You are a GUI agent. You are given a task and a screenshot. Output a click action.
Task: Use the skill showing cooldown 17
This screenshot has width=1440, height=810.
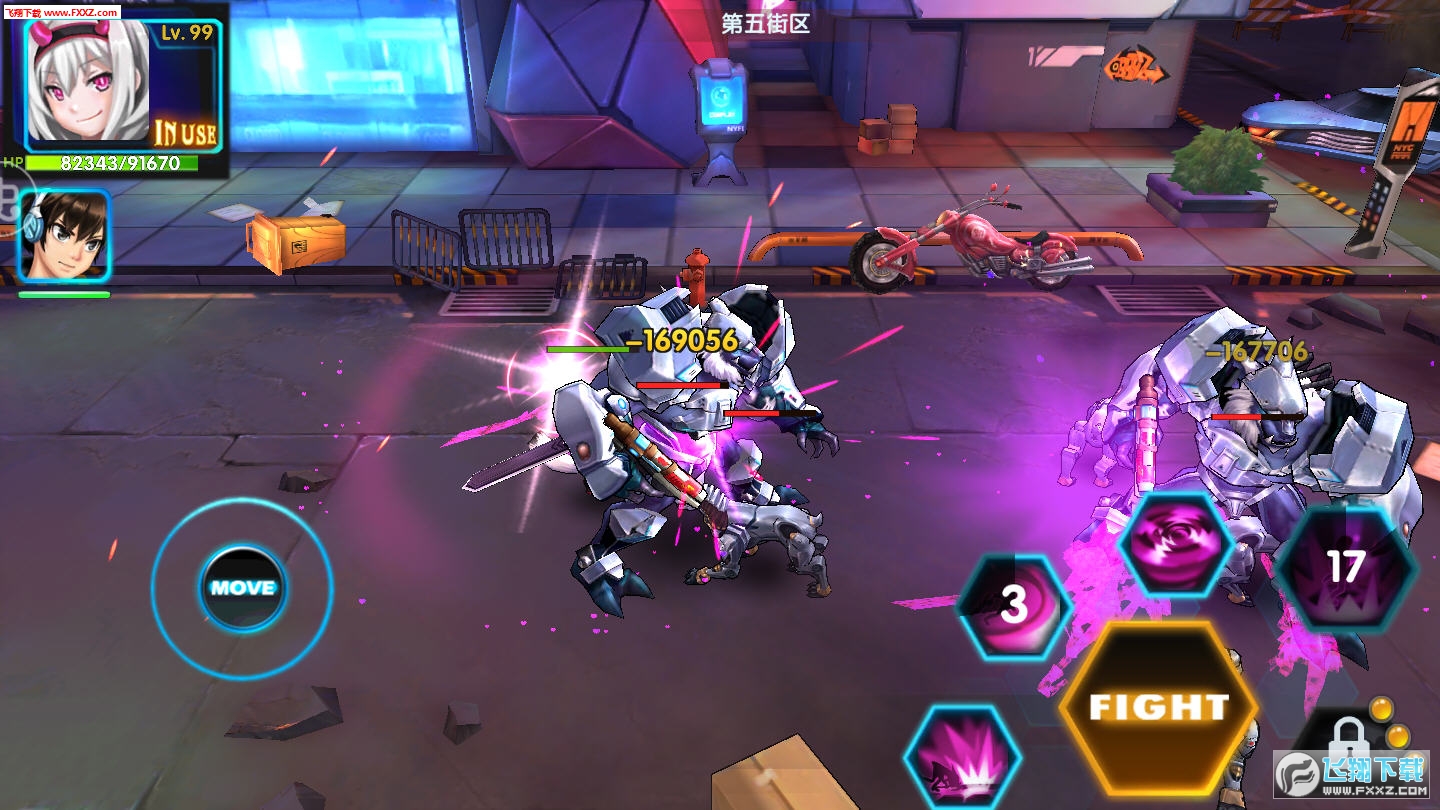tap(1345, 568)
